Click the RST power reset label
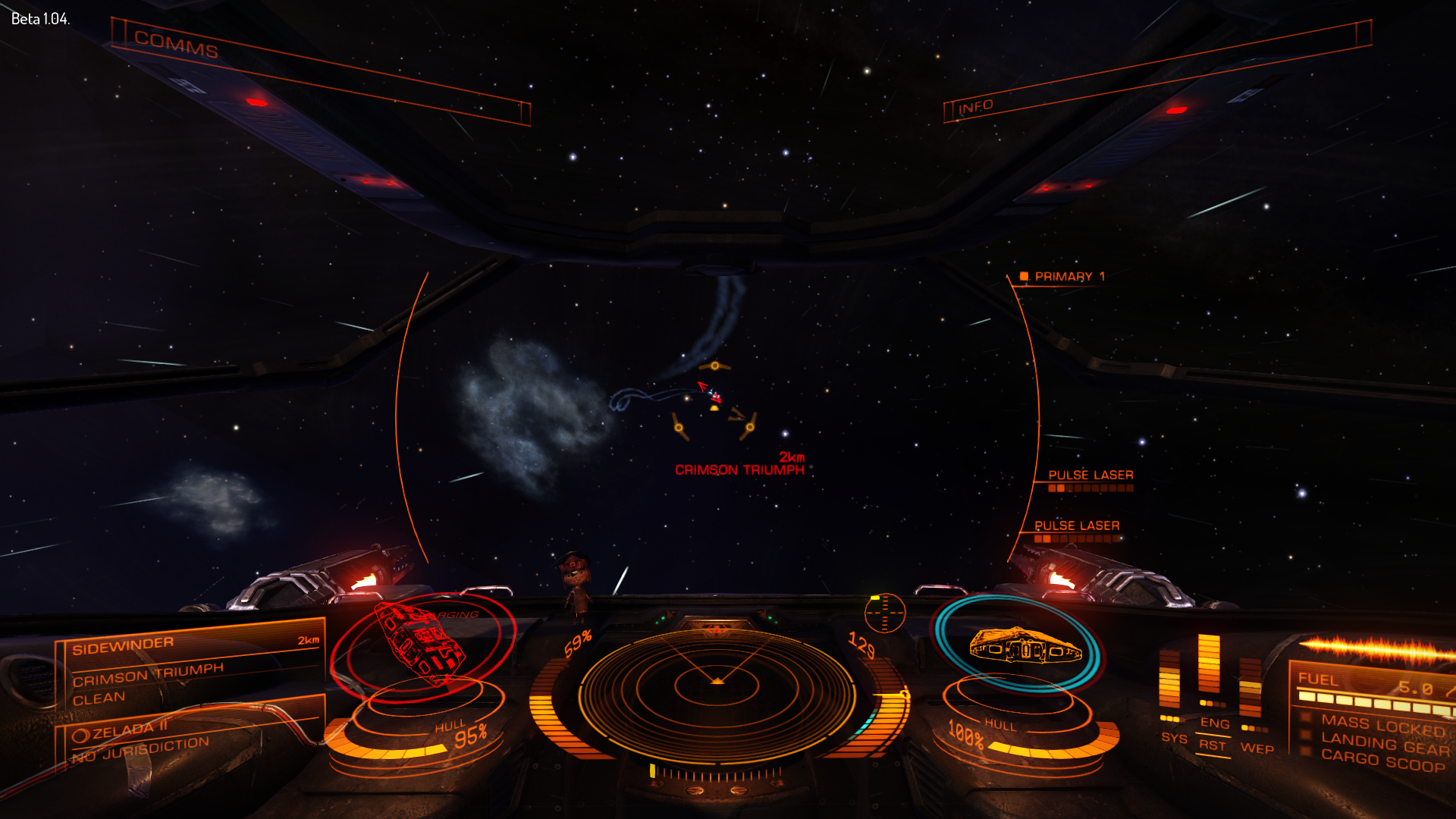This screenshot has width=1456, height=819. [1212, 745]
